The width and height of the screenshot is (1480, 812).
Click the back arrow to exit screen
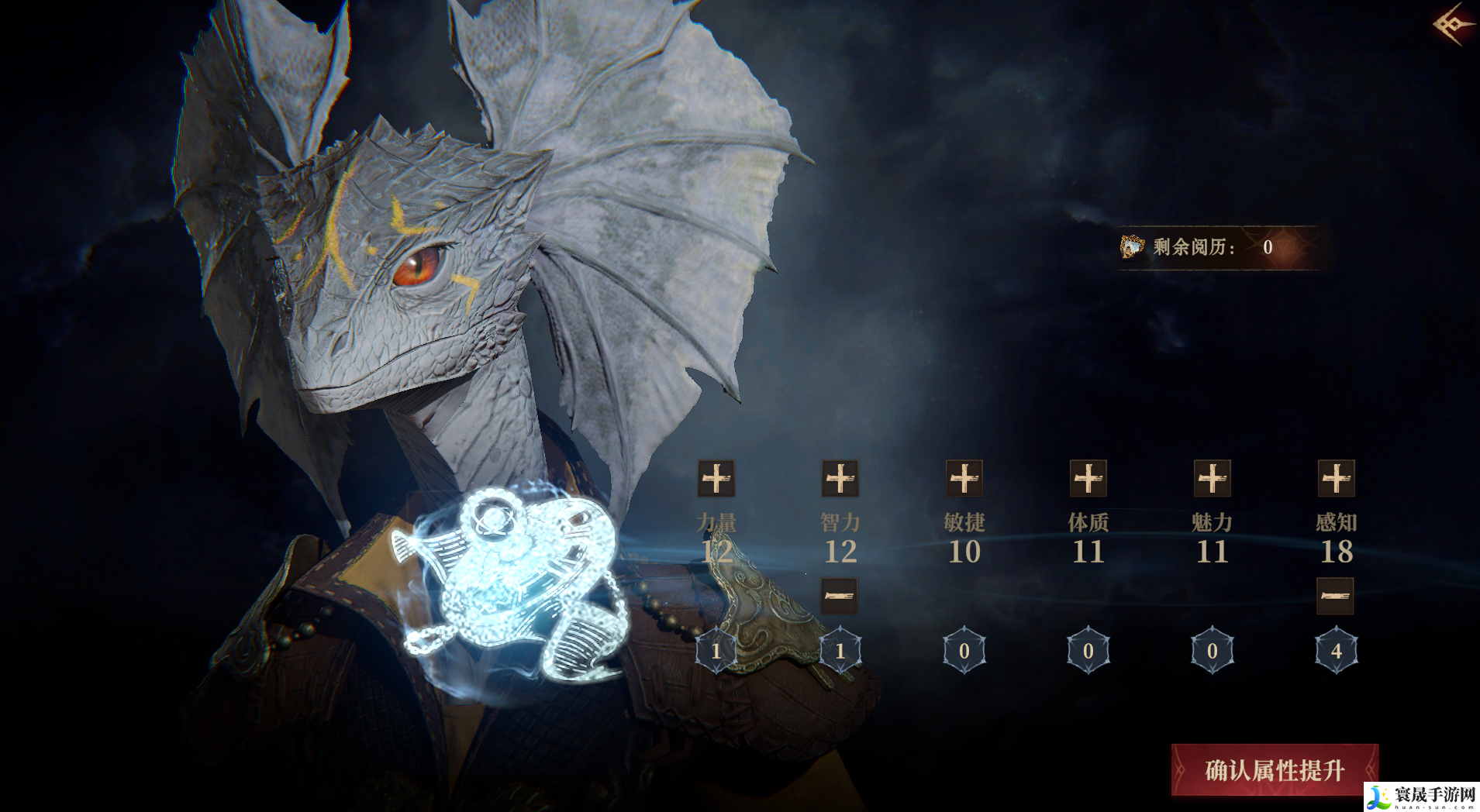[1454, 24]
